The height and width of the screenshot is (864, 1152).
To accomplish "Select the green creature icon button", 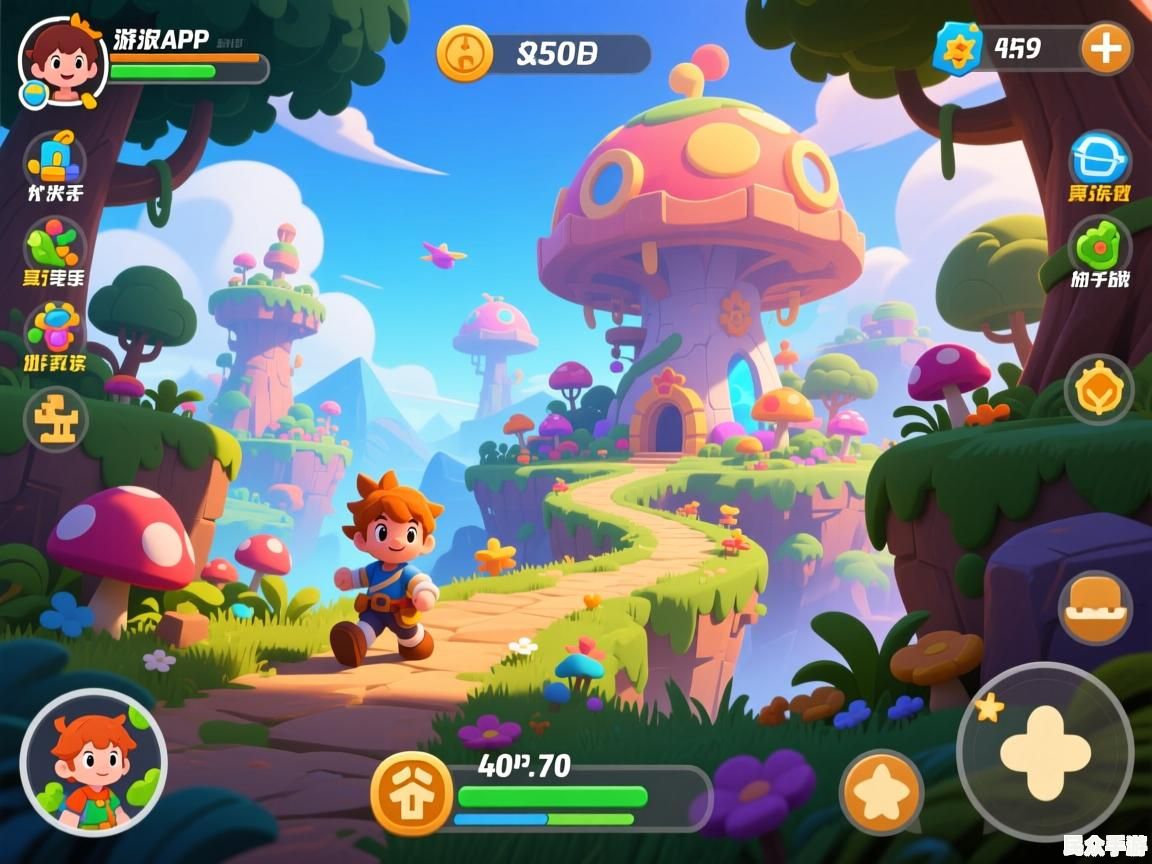I will tap(1099, 246).
